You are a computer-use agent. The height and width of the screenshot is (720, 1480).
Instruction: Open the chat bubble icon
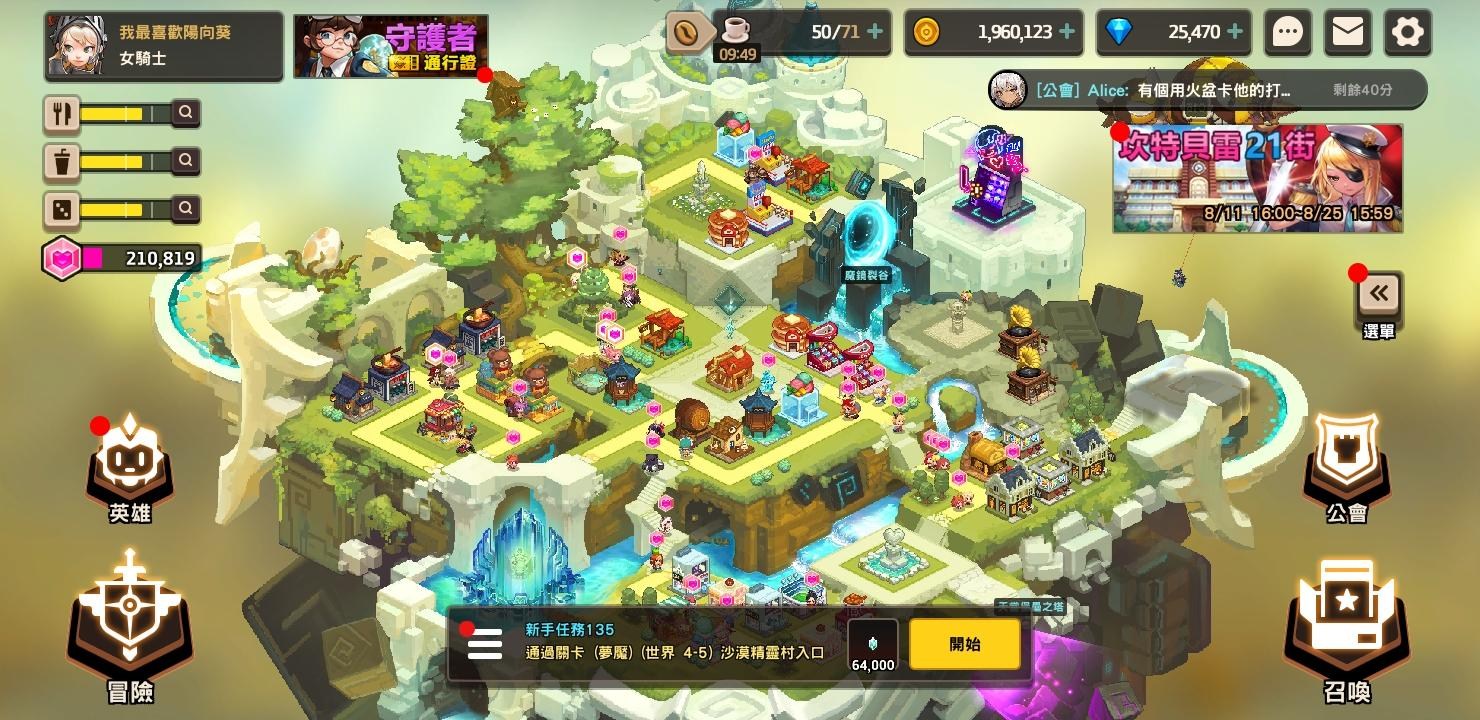point(1288,32)
